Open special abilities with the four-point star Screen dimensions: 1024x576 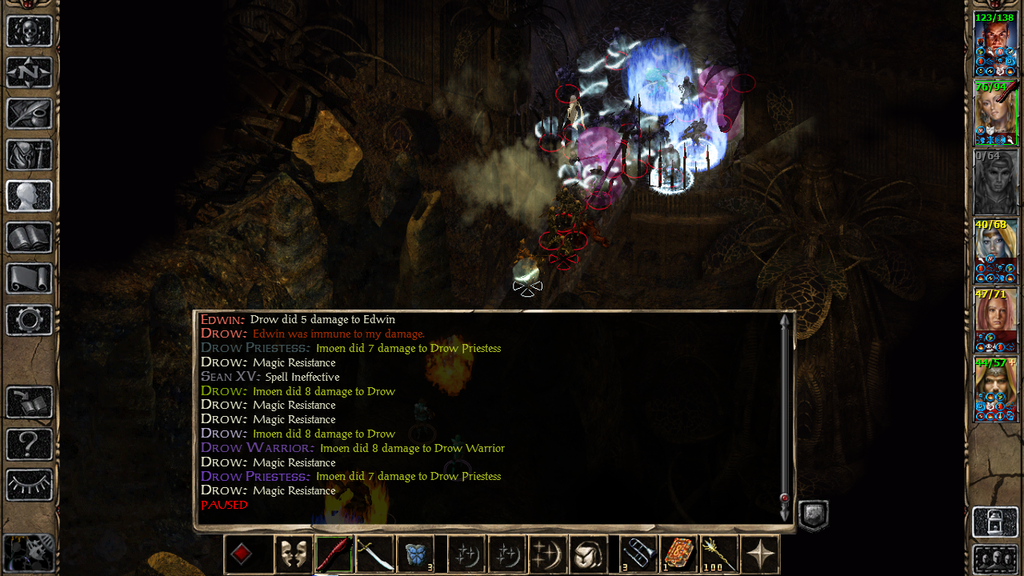760,554
